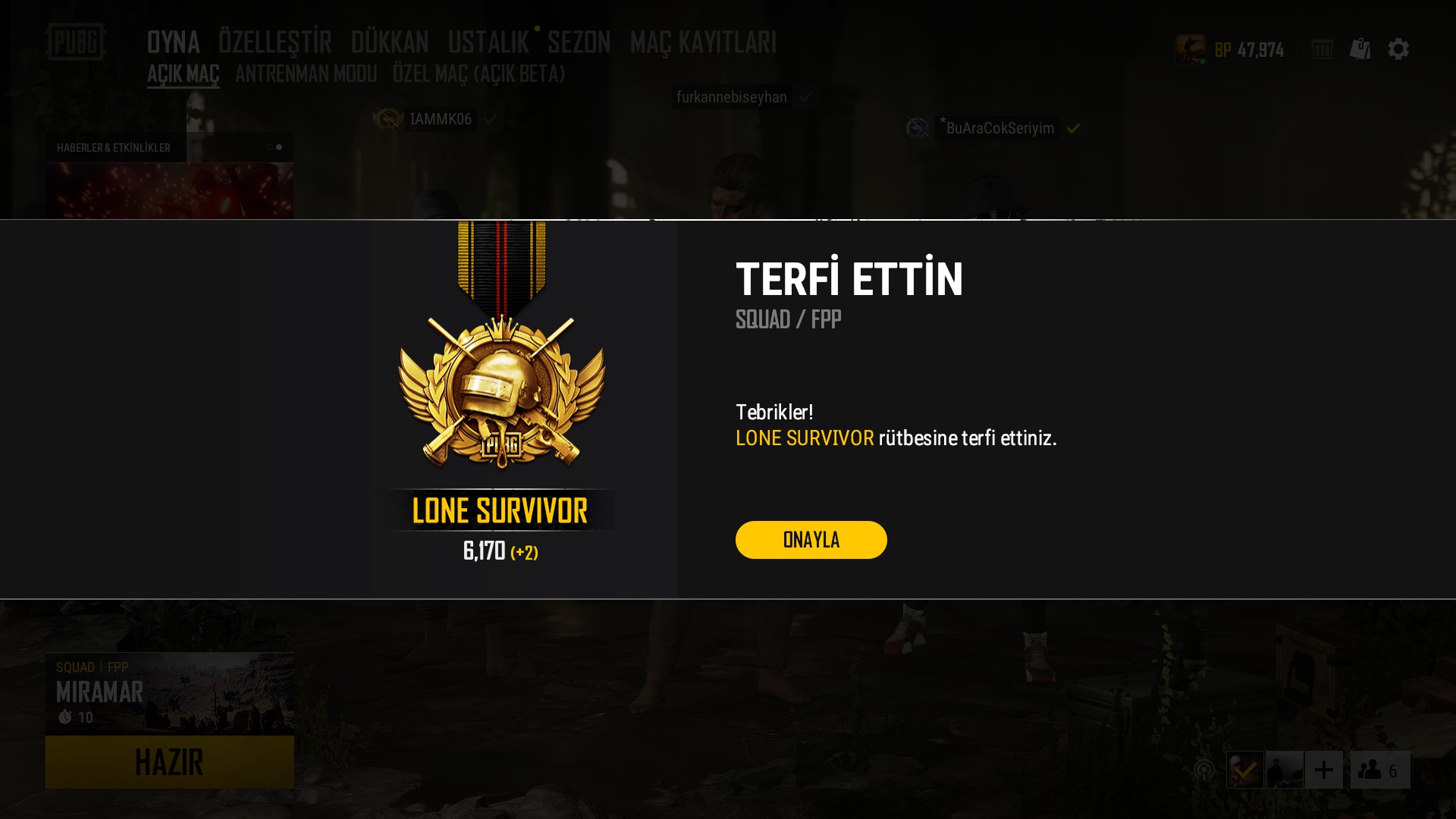Screen dimensions: 1456x819
Task: Open the friends list showing 6
Action: point(1379,770)
